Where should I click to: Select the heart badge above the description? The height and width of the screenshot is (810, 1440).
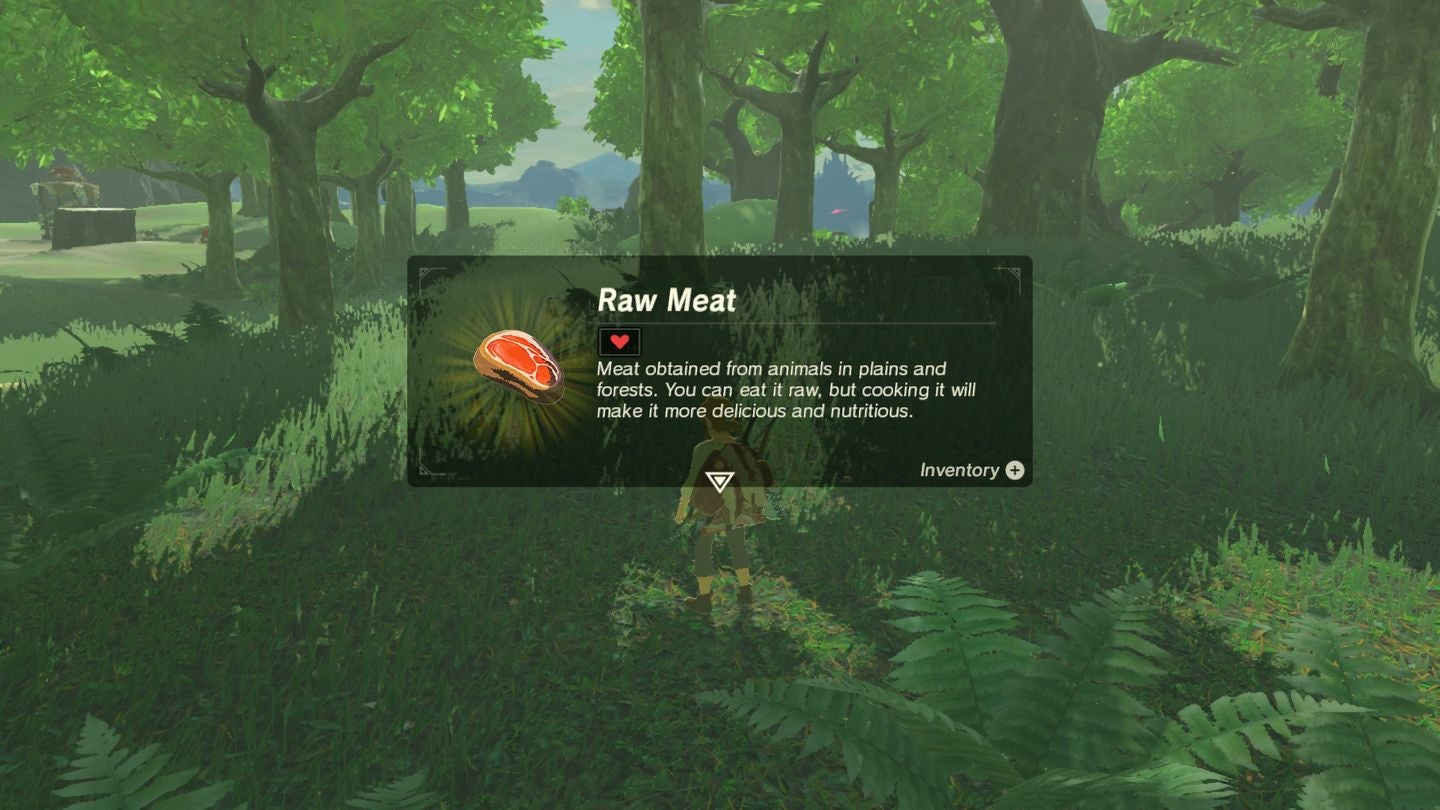(618, 341)
